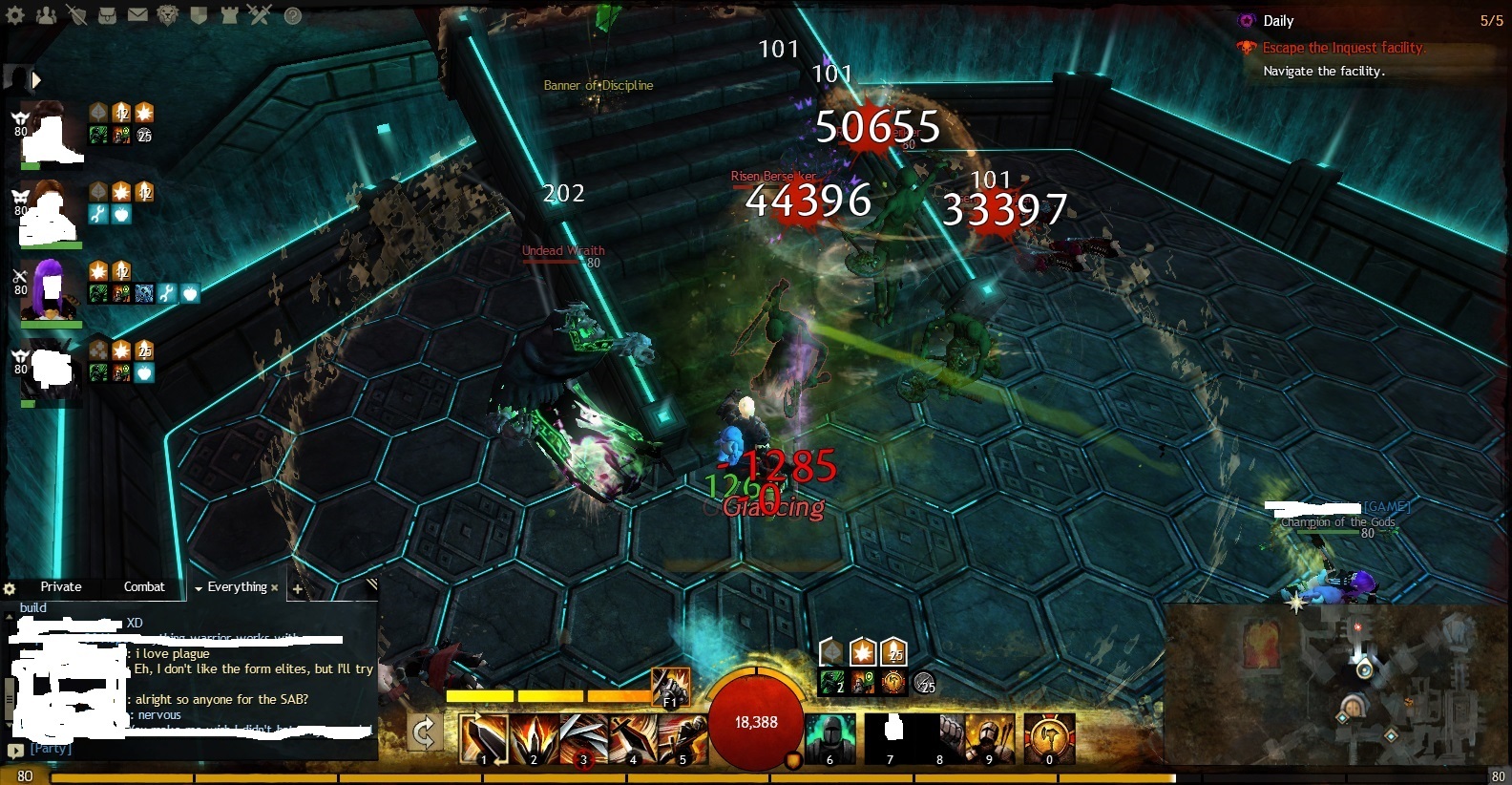Activate the elite axe skill in slot 0
The width and height of the screenshot is (1512, 785).
click(1050, 739)
